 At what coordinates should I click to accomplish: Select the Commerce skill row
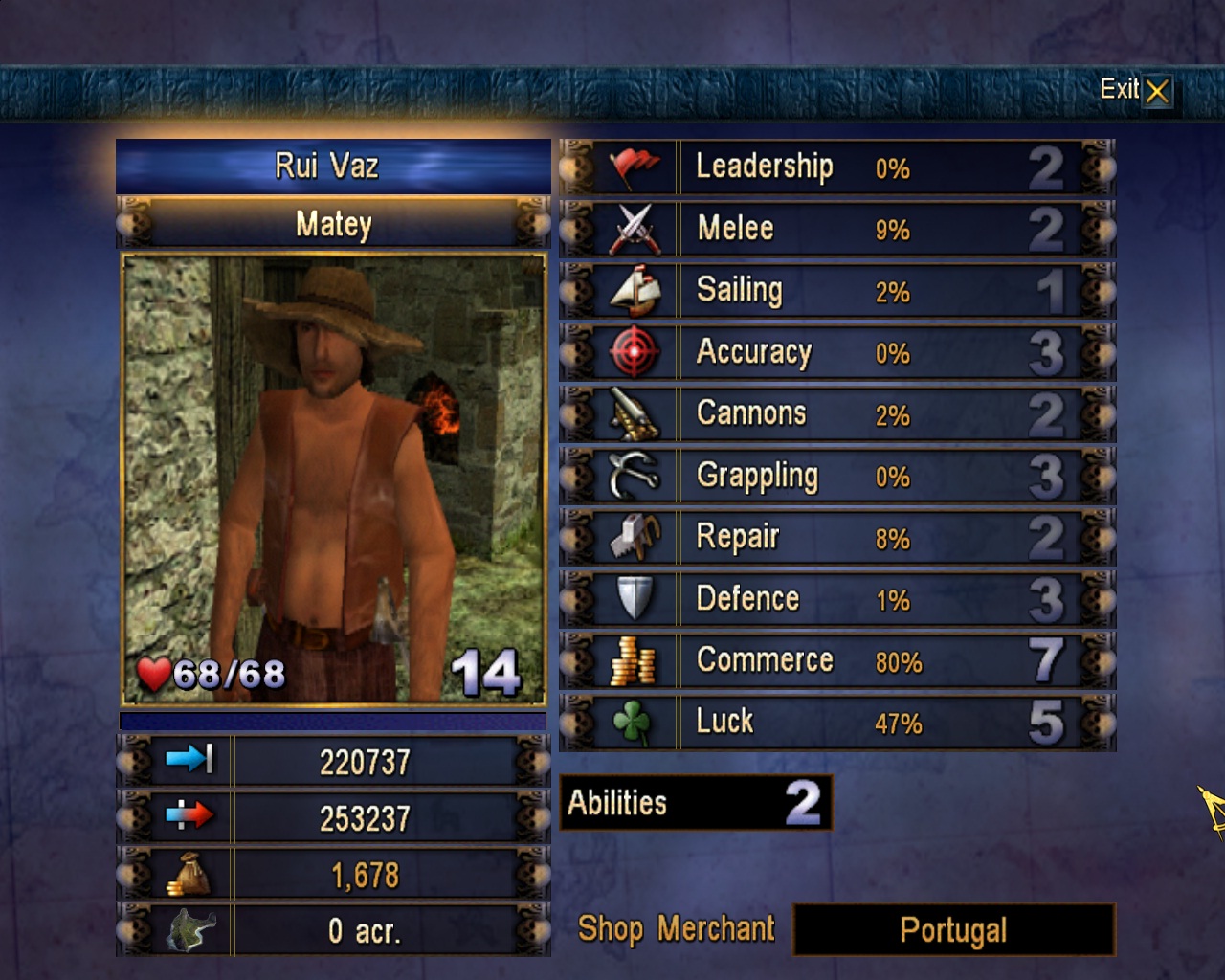click(837, 661)
